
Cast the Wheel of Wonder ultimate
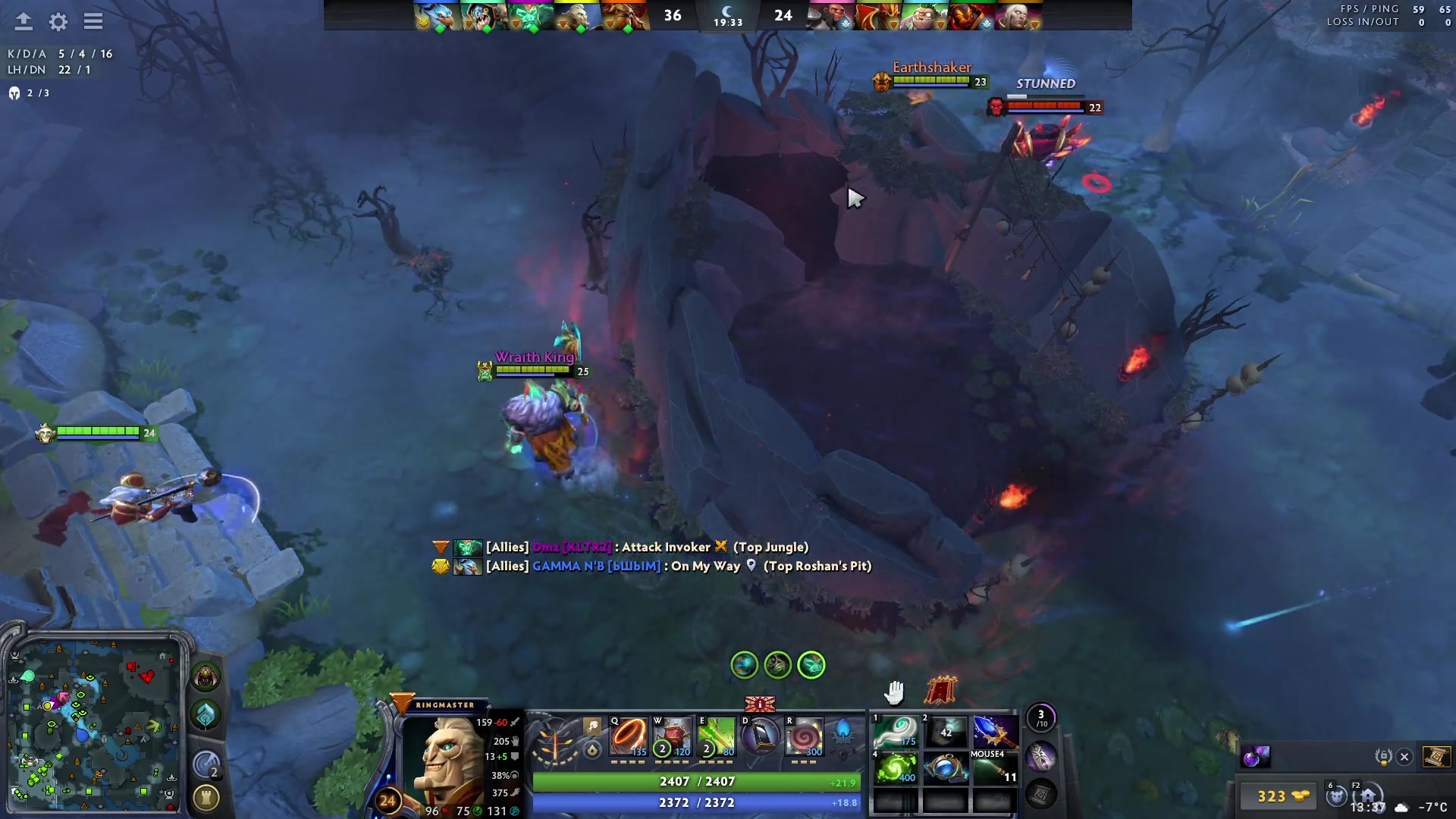[804, 737]
